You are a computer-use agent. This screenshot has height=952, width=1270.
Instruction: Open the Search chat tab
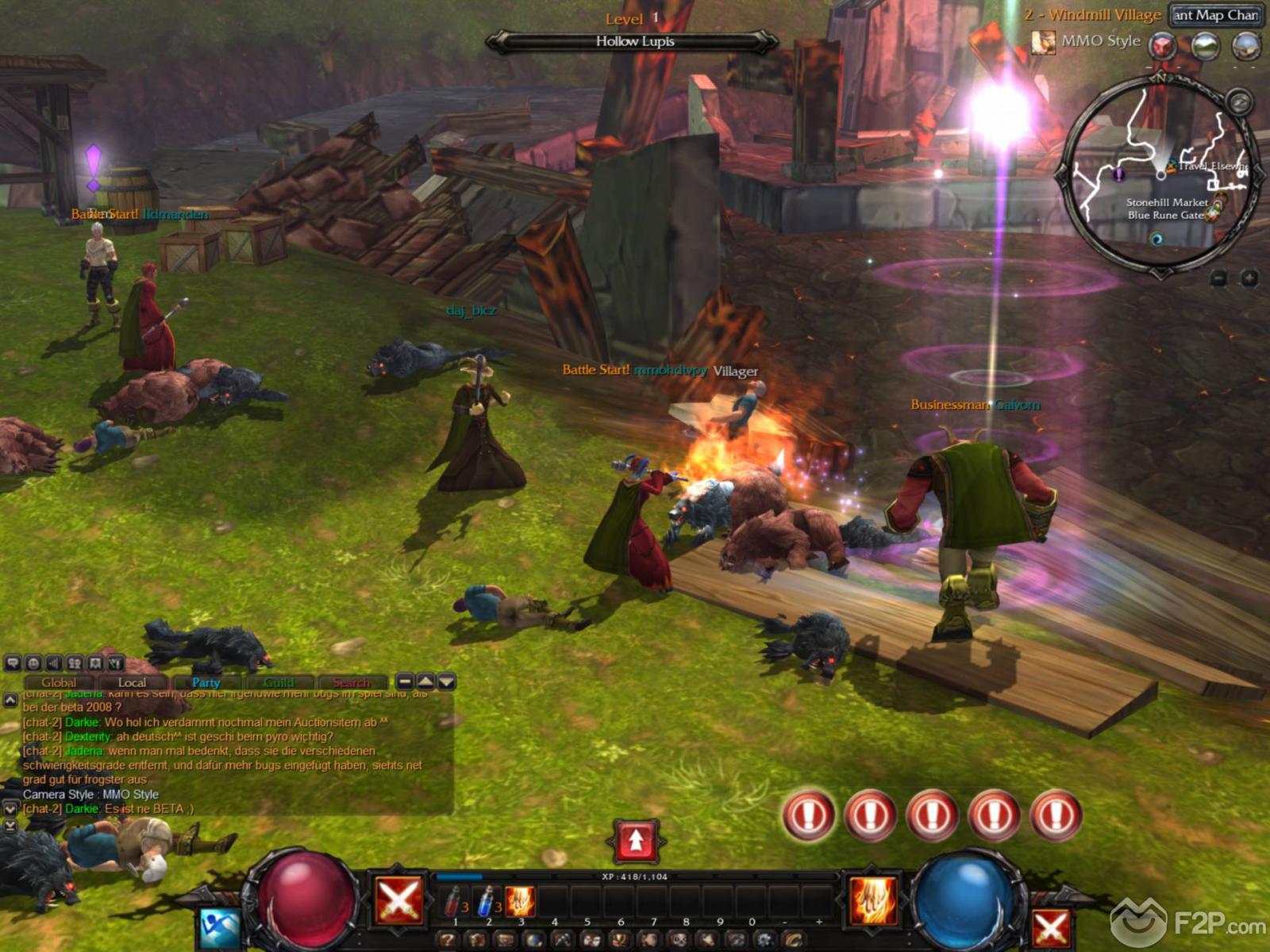pos(352,682)
